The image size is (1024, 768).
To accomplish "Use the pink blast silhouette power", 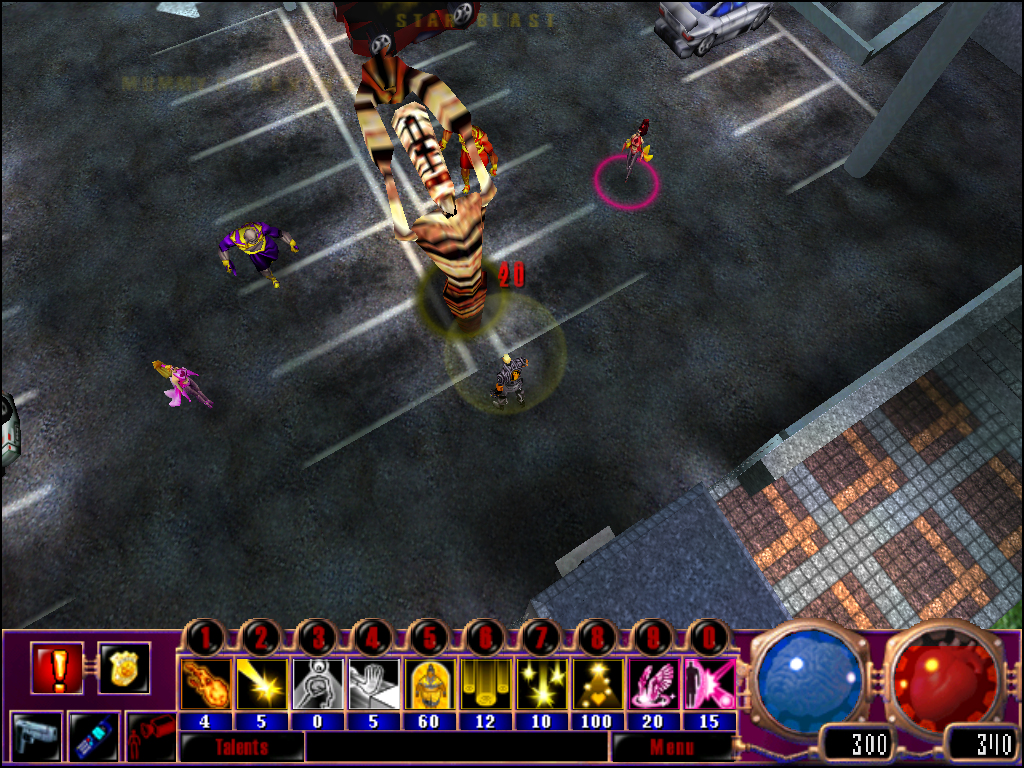I will 709,684.
